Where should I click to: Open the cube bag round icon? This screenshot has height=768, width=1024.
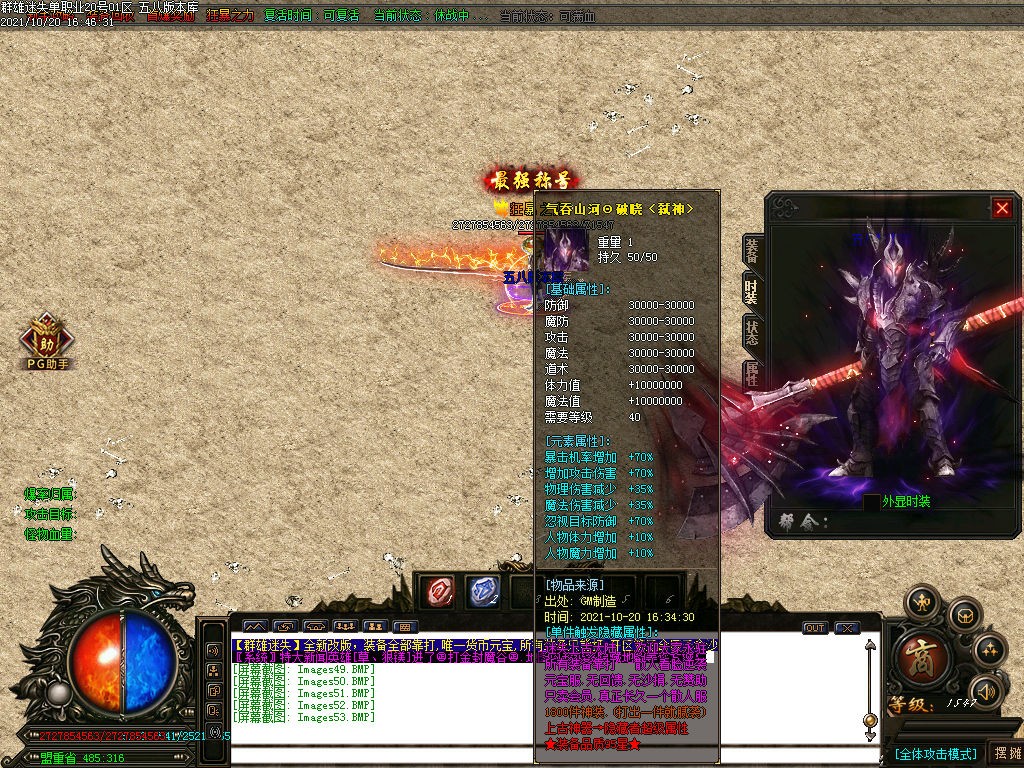pyautogui.click(x=963, y=614)
